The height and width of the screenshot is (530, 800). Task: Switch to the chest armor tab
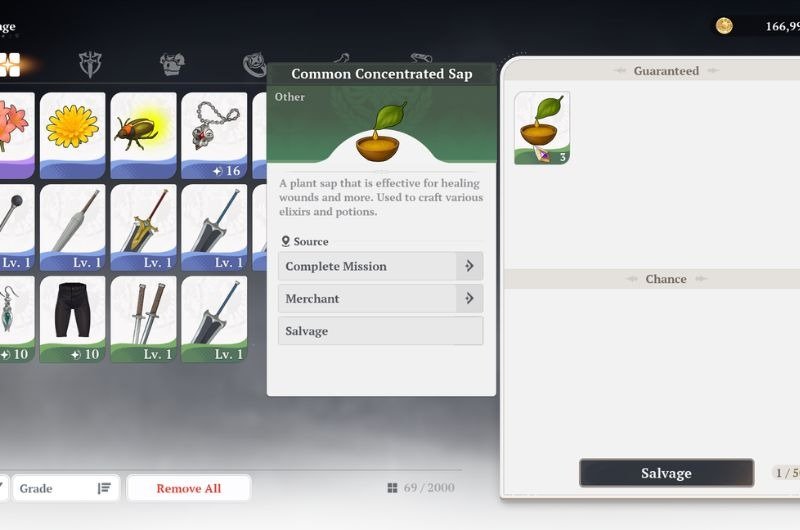173,65
